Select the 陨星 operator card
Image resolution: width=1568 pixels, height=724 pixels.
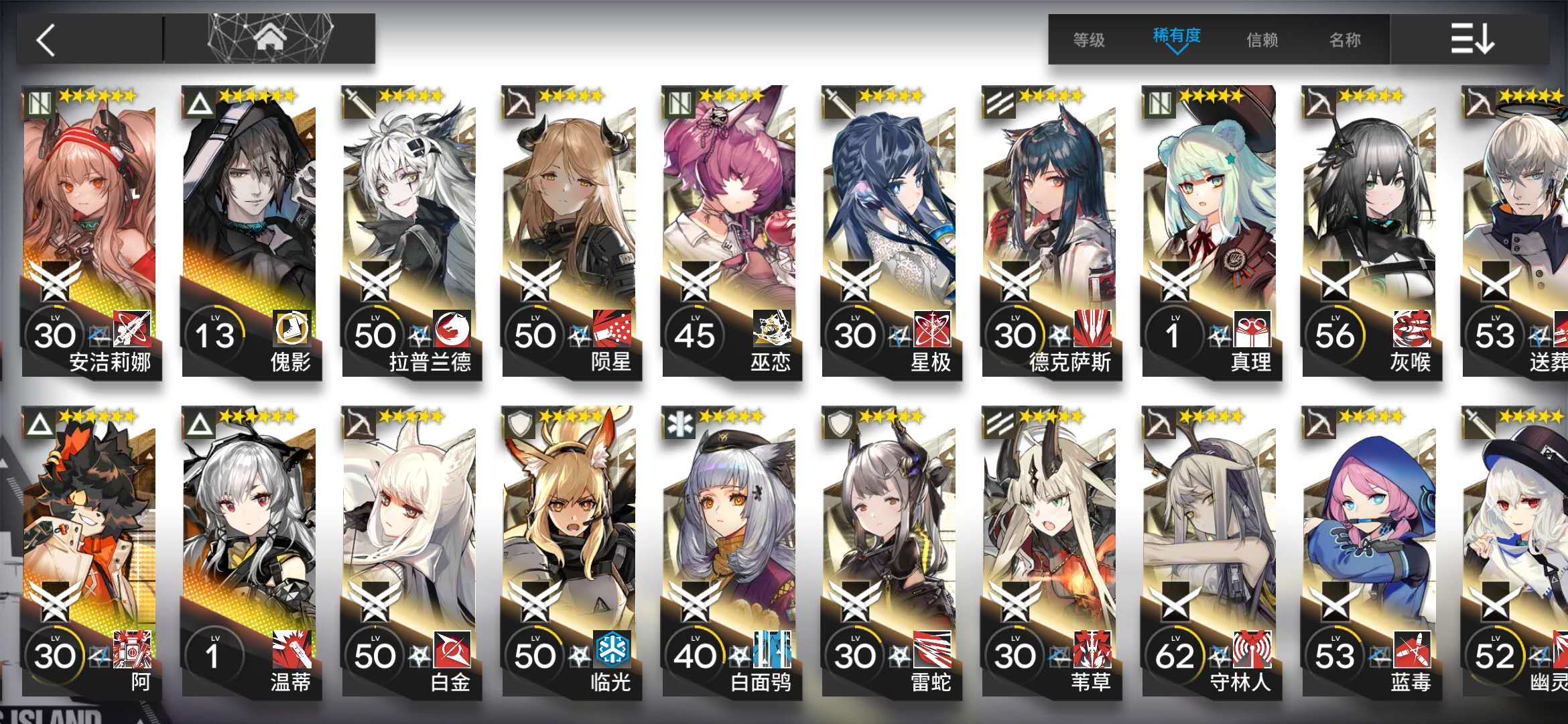click(570, 231)
